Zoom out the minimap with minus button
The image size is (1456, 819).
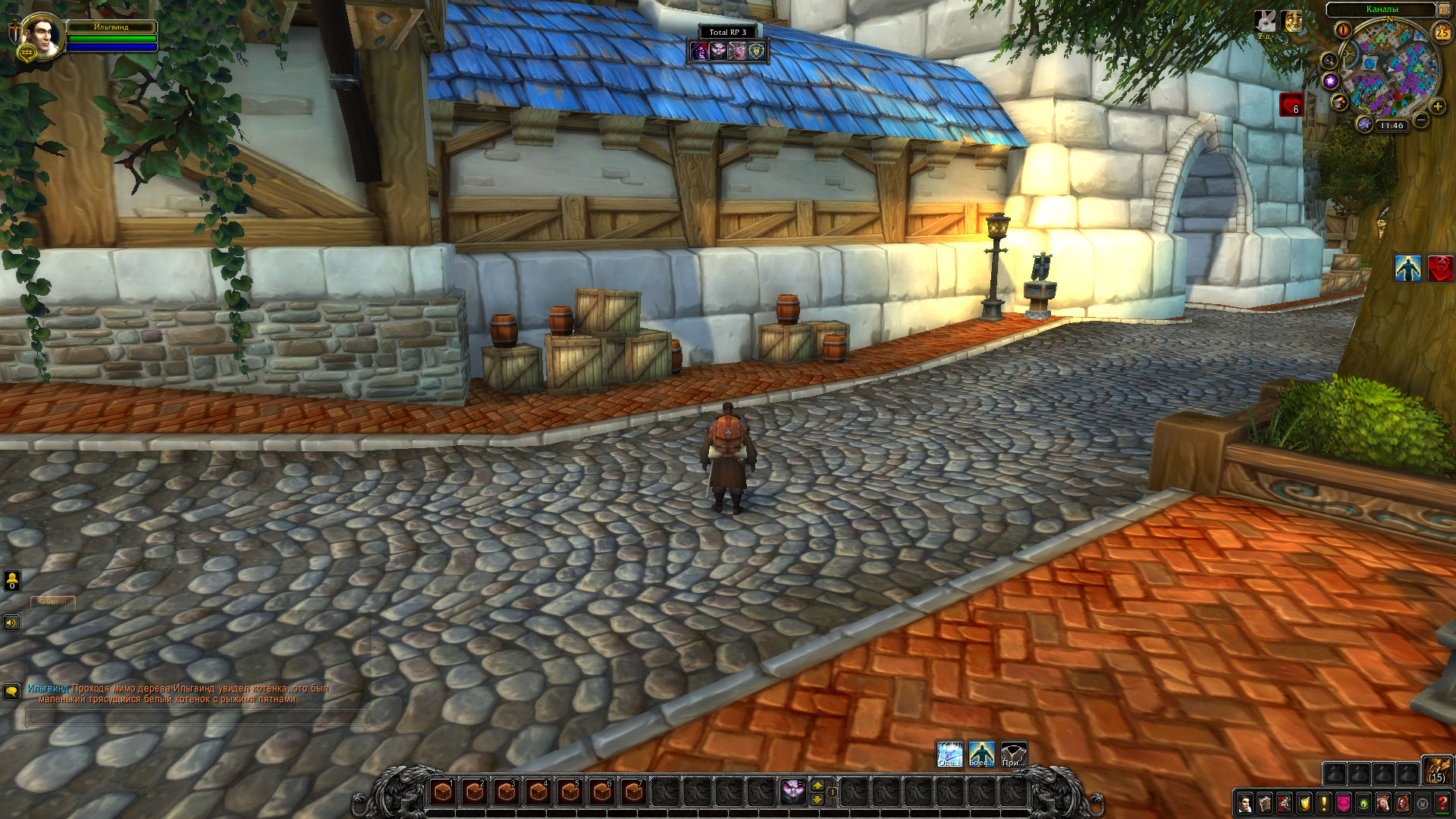[x=1421, y=120]
